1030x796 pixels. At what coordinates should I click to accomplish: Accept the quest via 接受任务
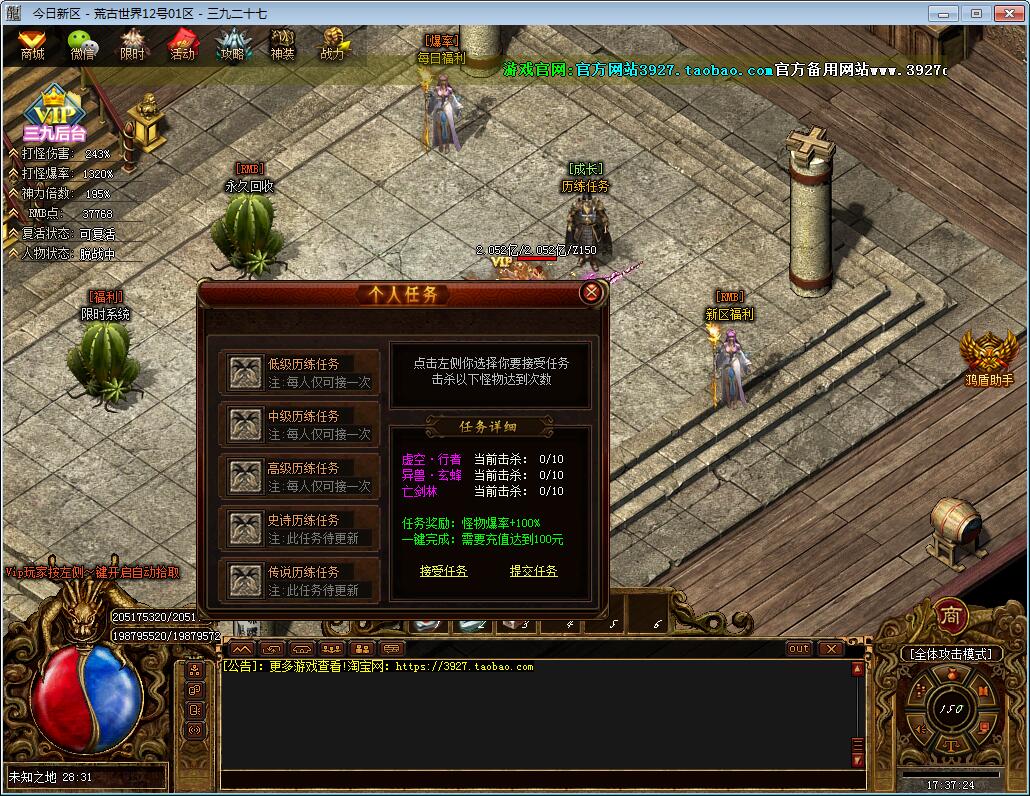443,571
